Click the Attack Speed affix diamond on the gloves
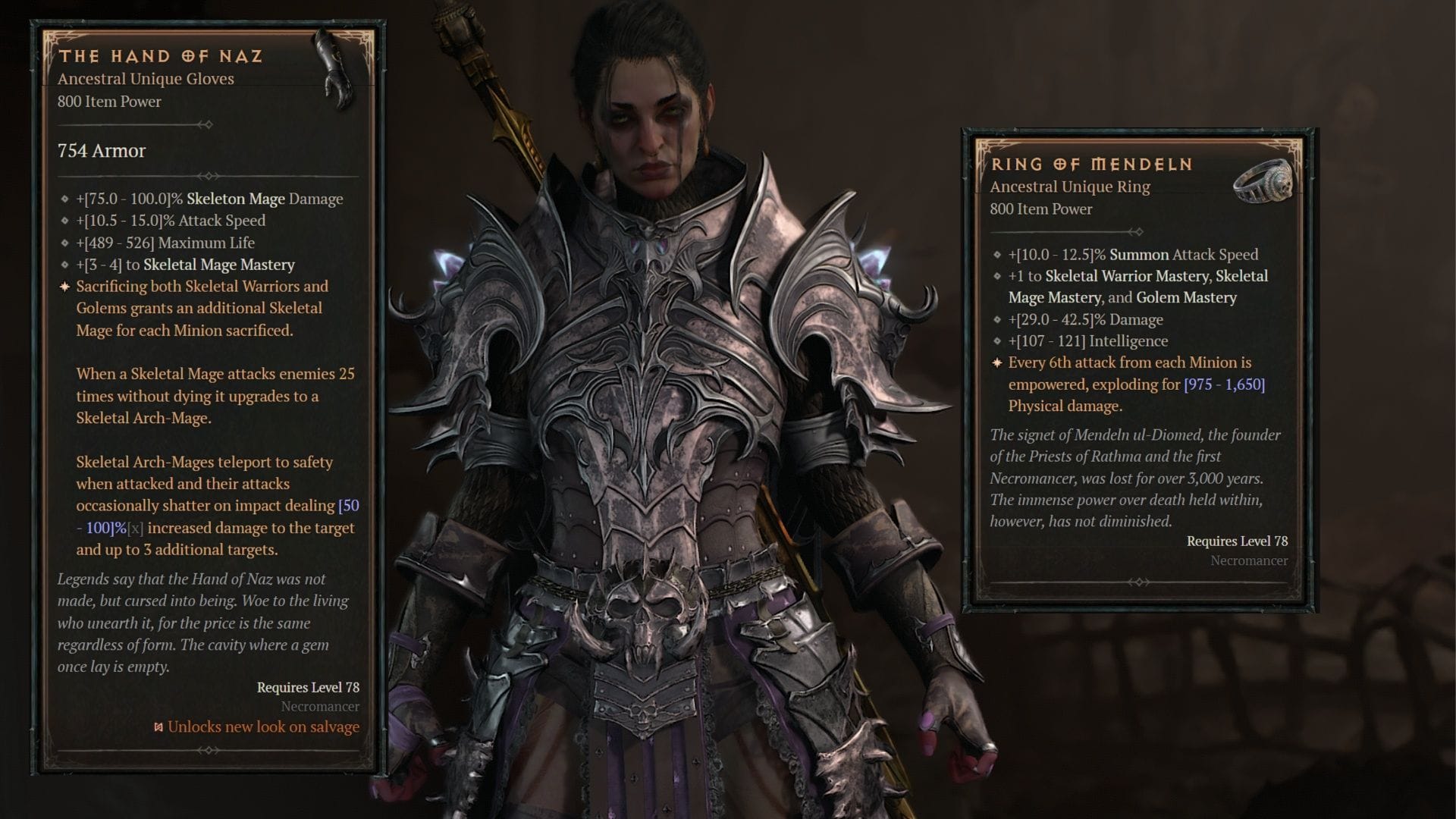The width and height of the screenshot is (1456, 819). (x=64, y=221)
